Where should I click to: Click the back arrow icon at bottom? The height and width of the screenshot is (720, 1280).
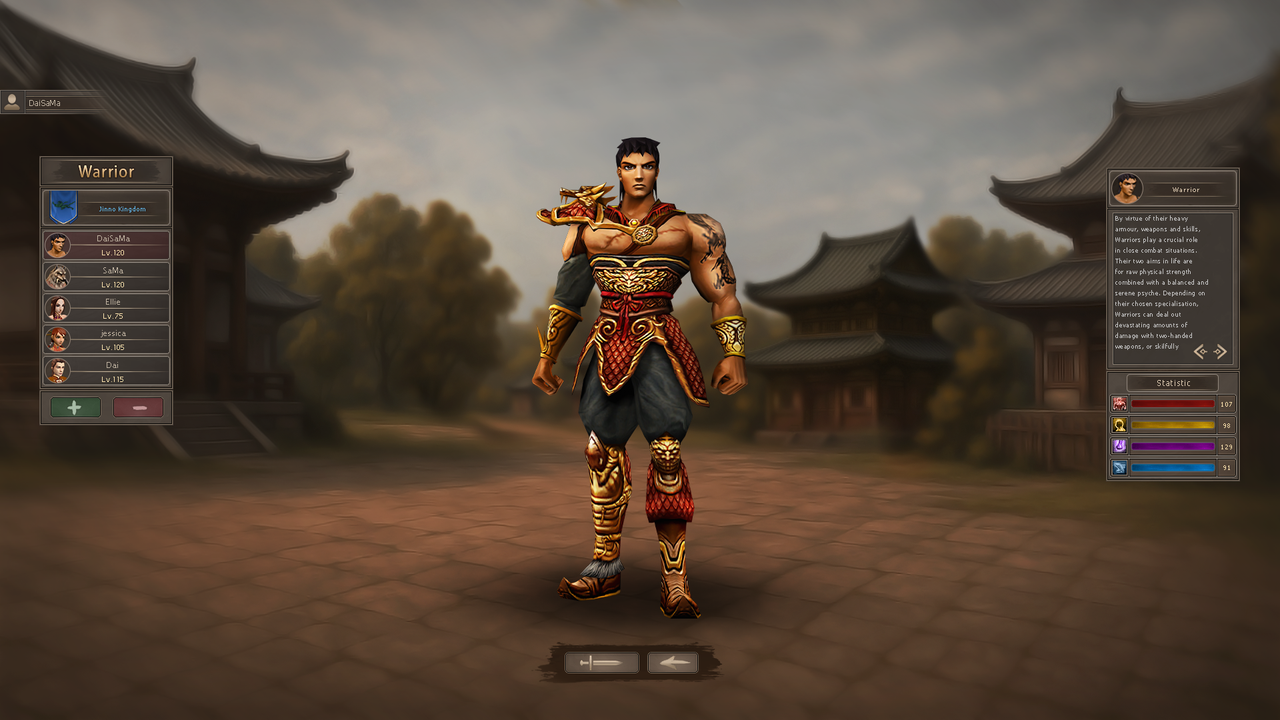(672, 661)
